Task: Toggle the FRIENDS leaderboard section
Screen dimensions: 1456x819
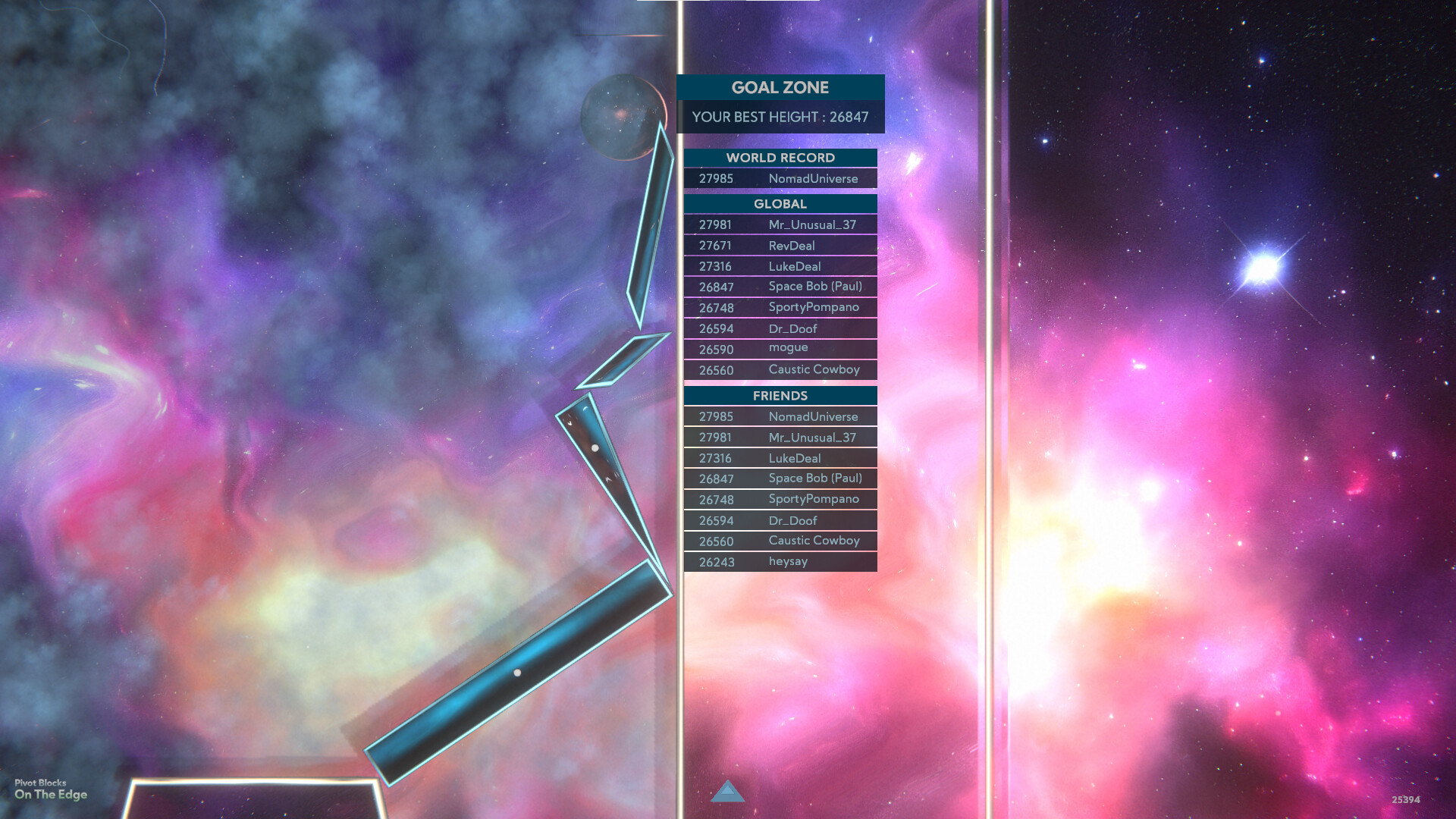Action: click(780, 395)
